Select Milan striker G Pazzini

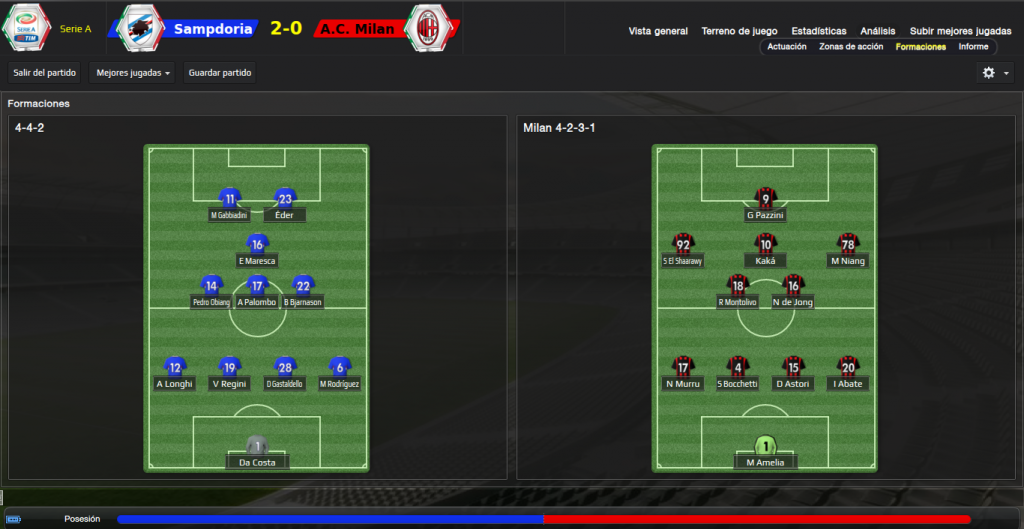coord(765,203)
